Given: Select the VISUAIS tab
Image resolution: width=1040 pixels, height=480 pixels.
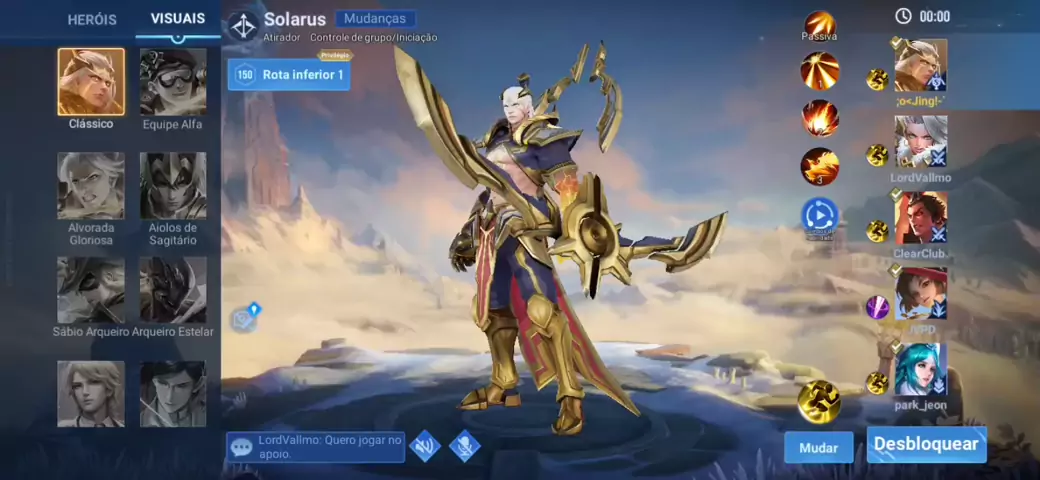Looking at the screenshot, I should click(178, 18).
